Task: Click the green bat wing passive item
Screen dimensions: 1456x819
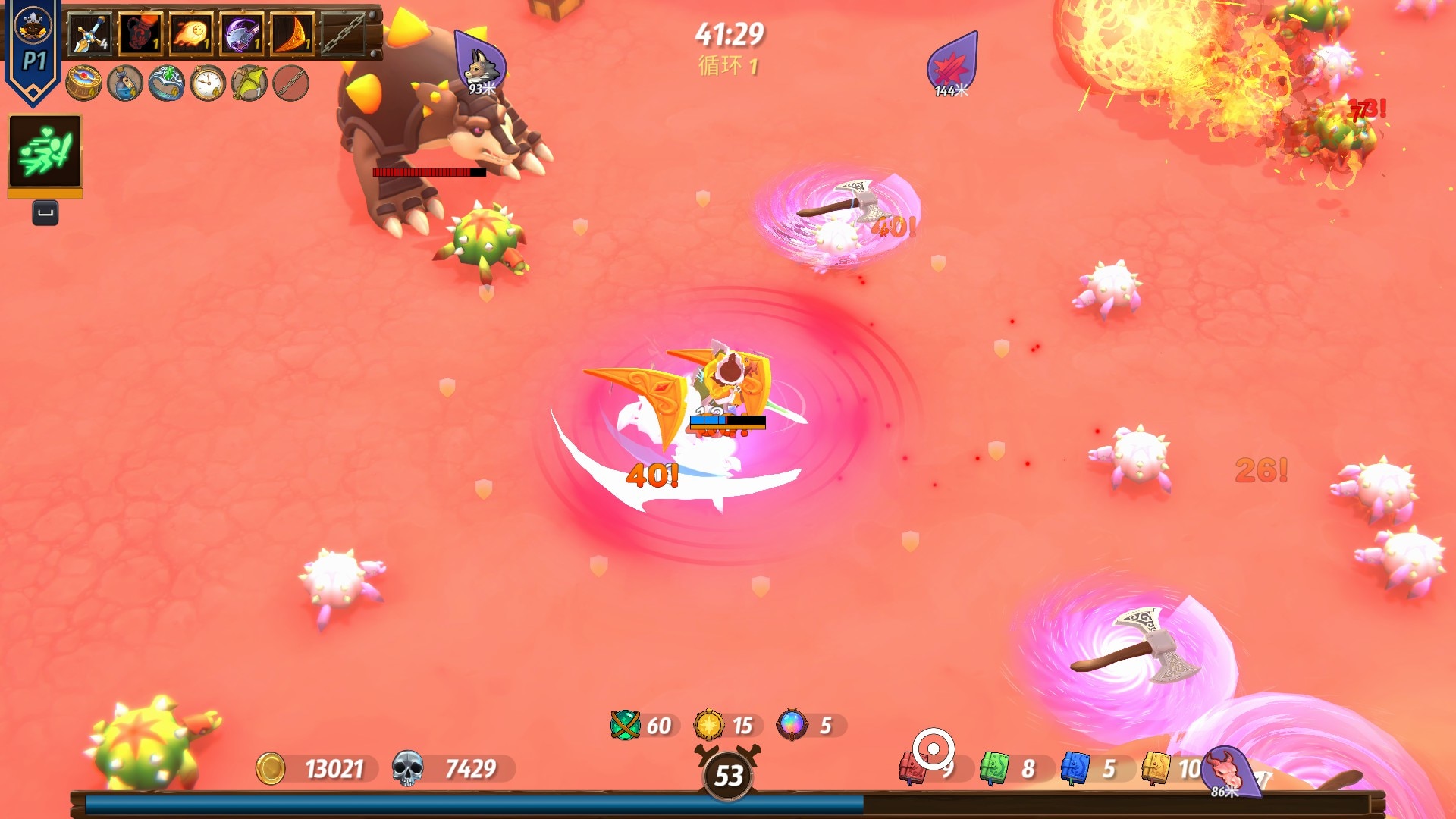Action: click(x=249, y=83)
